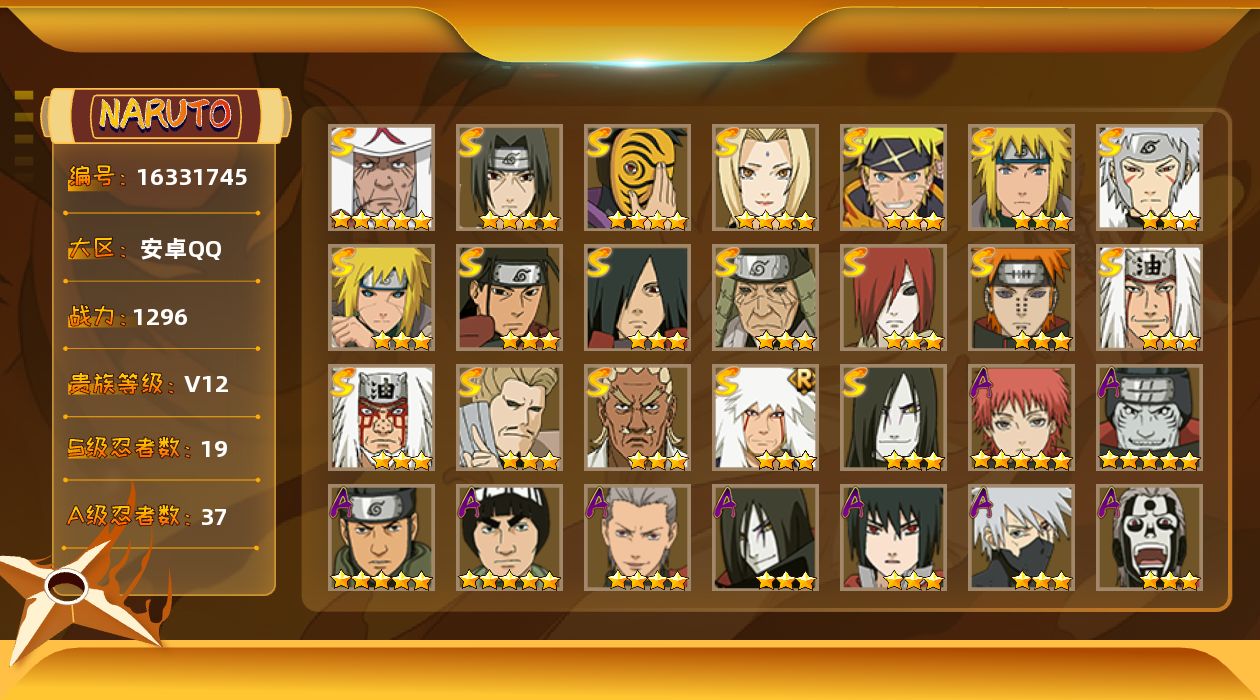1260x700 pixels.
Task: Select the bearded Asuma portrait
Action: point(381,537)
